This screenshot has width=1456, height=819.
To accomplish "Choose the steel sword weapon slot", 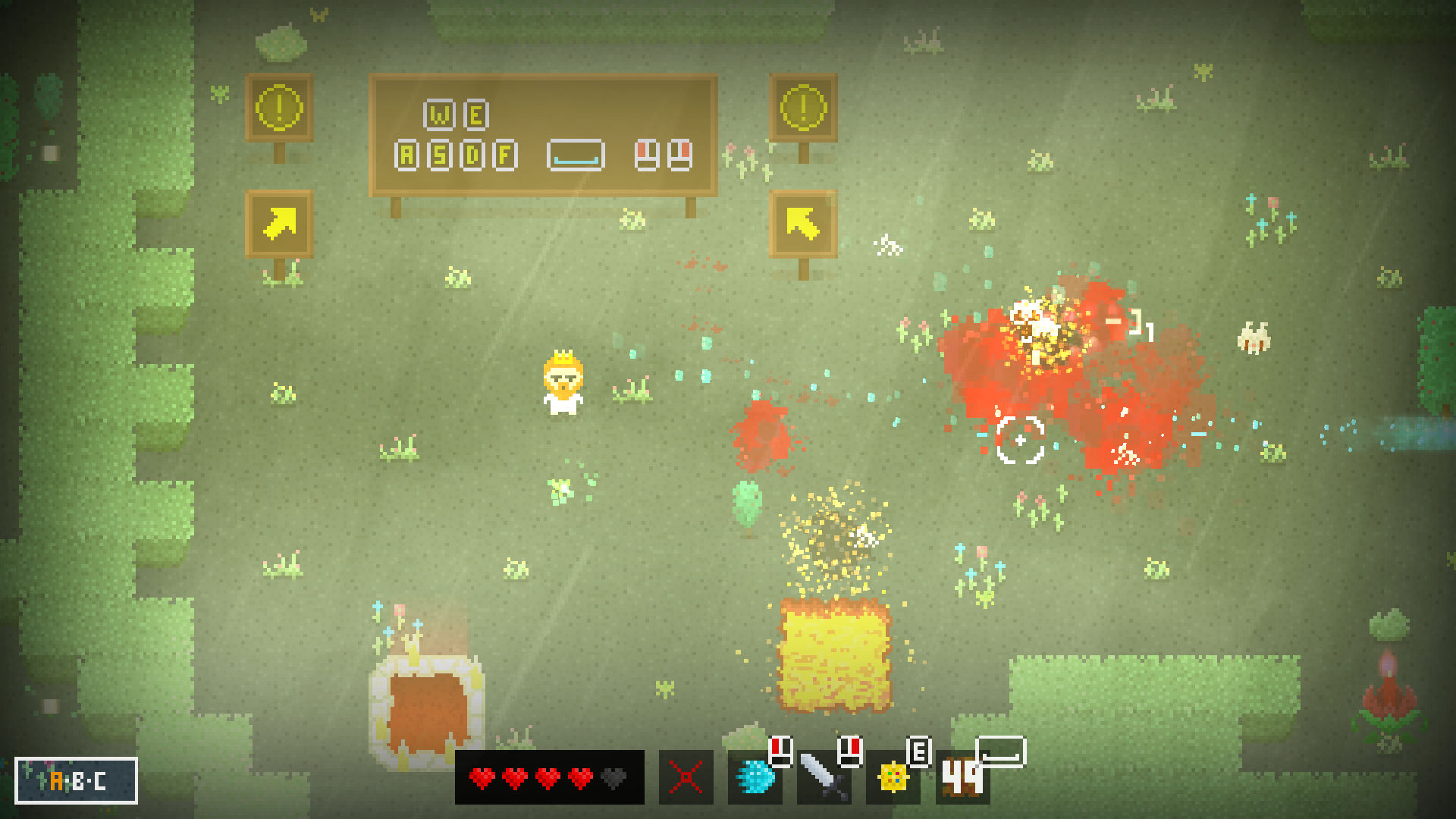I will tap(824, 777).
